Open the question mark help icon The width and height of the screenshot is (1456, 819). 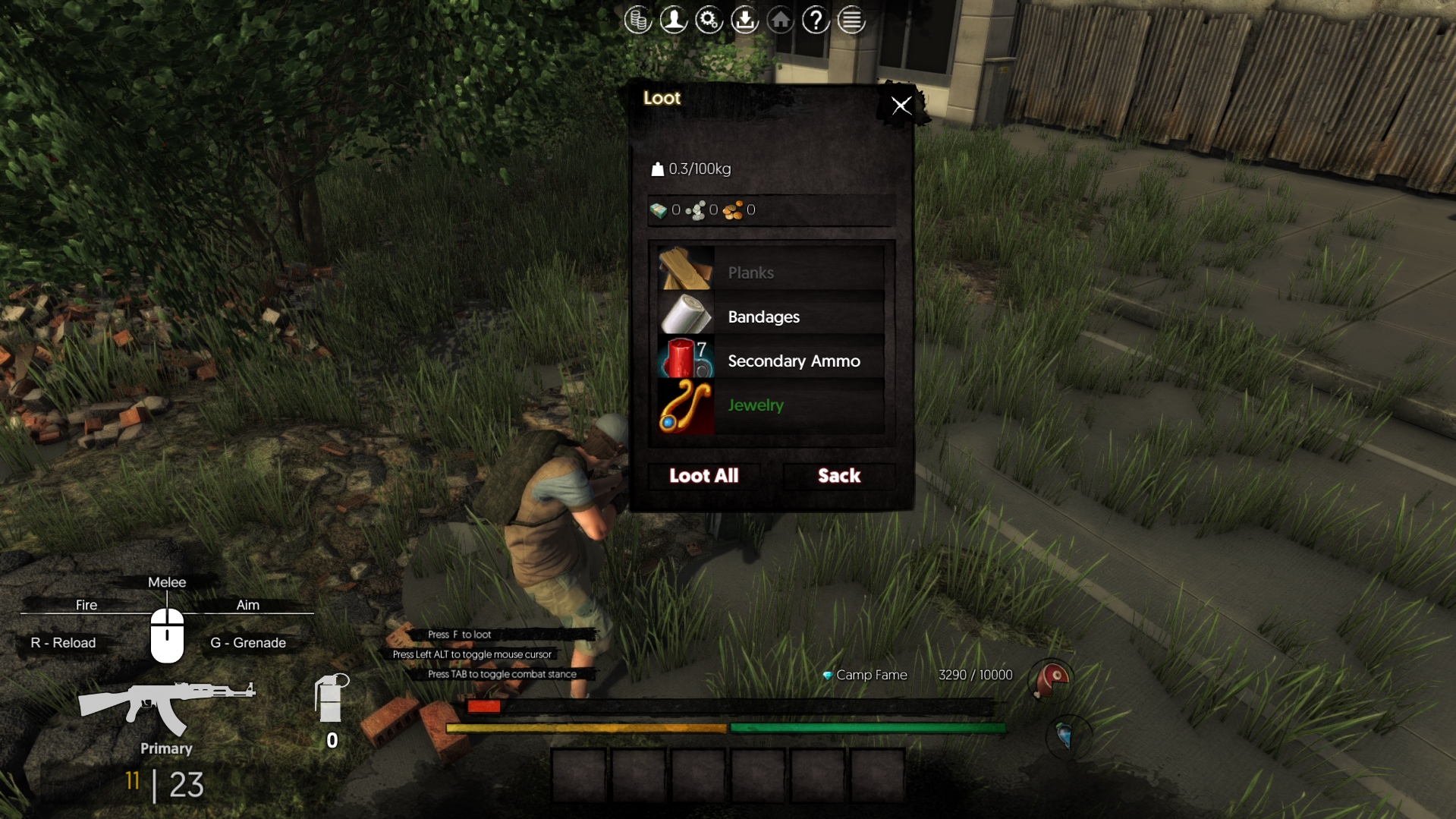[x=816, y=20]
